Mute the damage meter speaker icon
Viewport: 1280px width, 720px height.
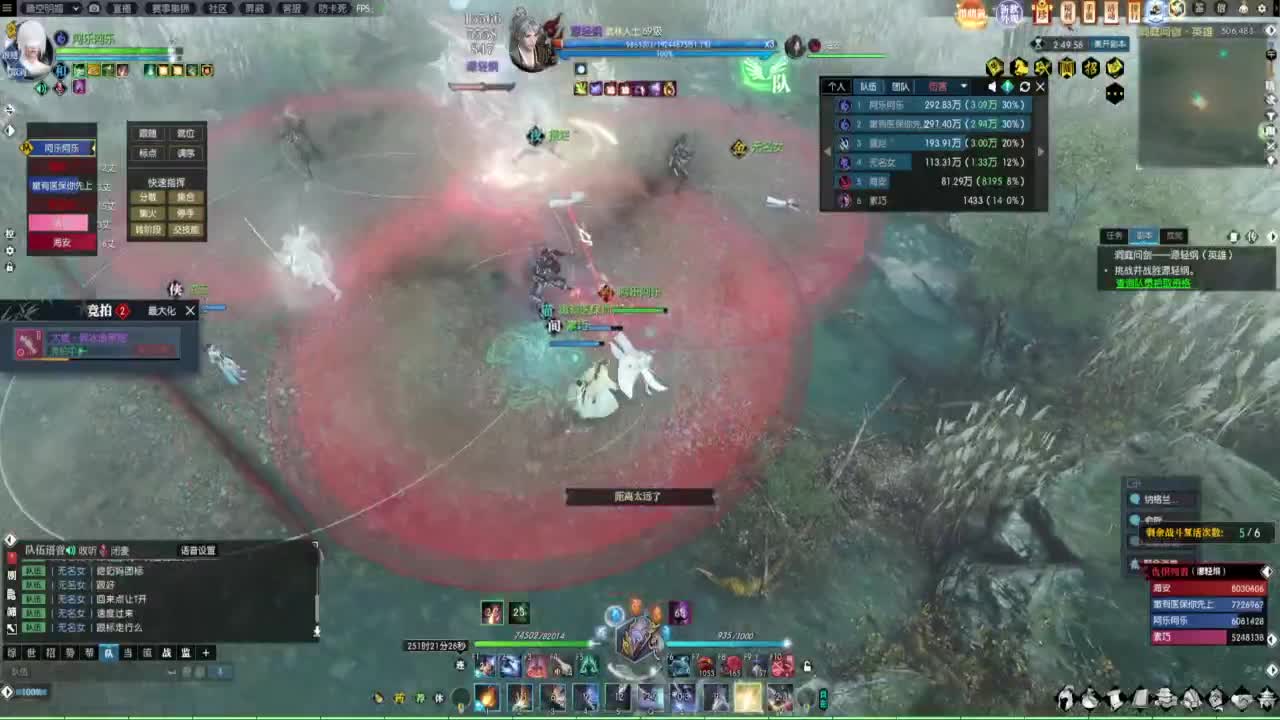coord(991,87)
